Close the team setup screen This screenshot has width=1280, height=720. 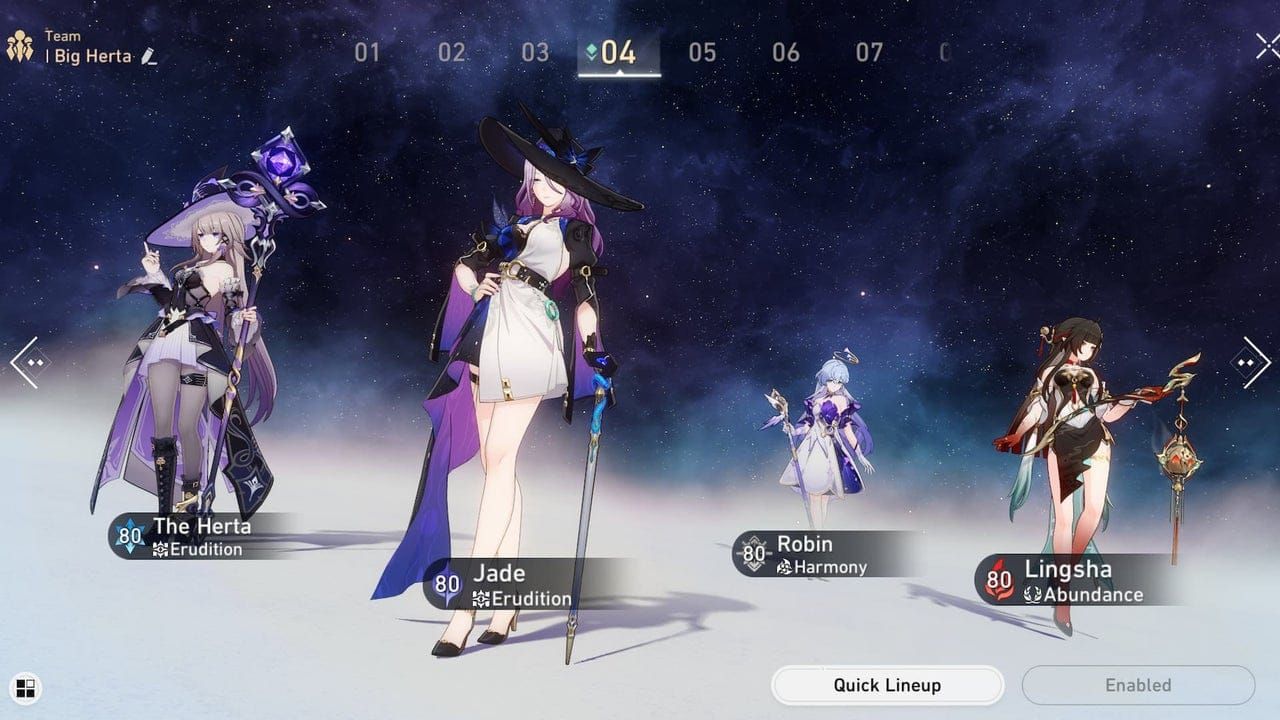pyautogui.click(x=1266, y=47)
